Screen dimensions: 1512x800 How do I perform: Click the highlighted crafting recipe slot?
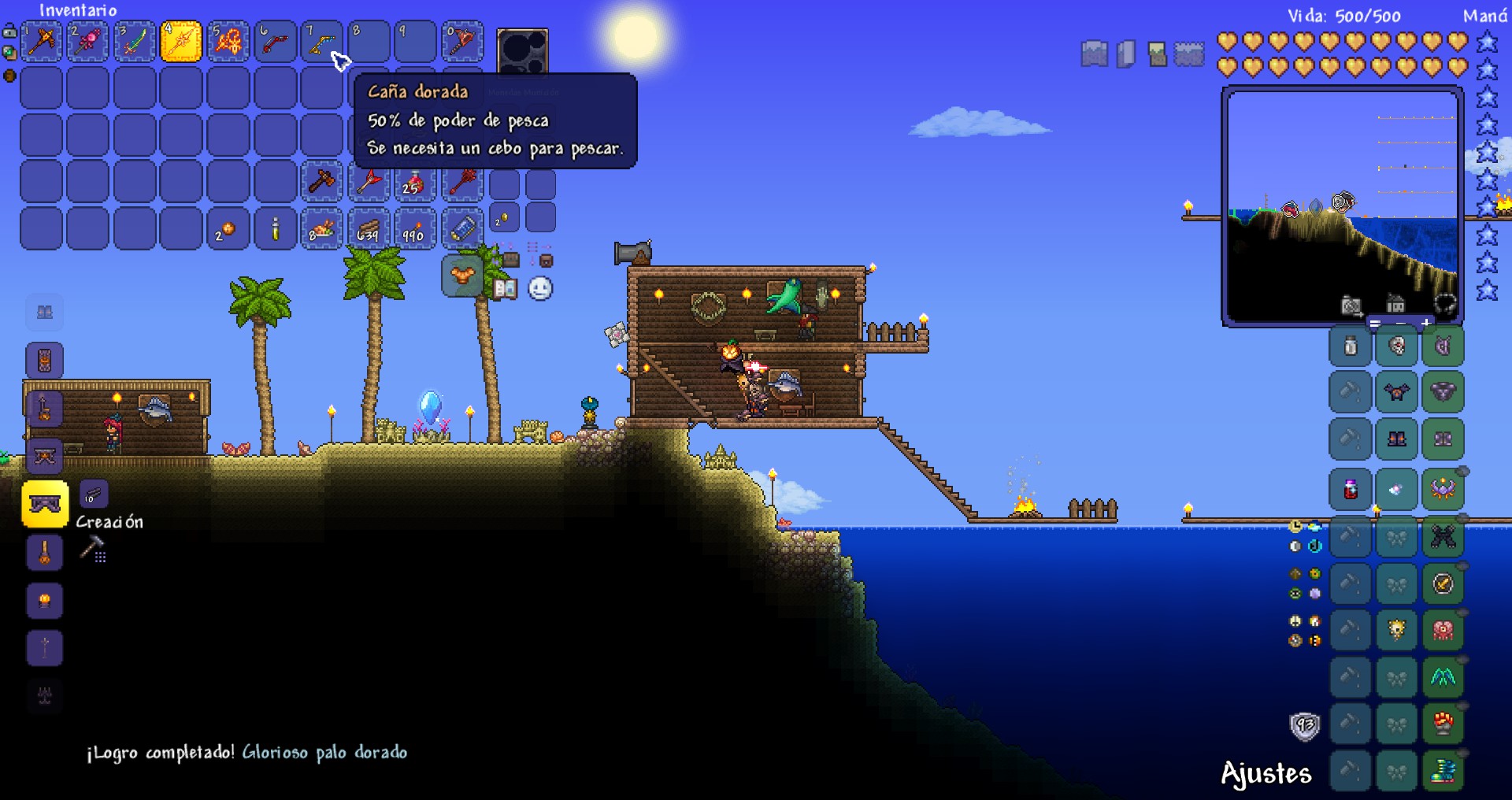pos(45,503)
